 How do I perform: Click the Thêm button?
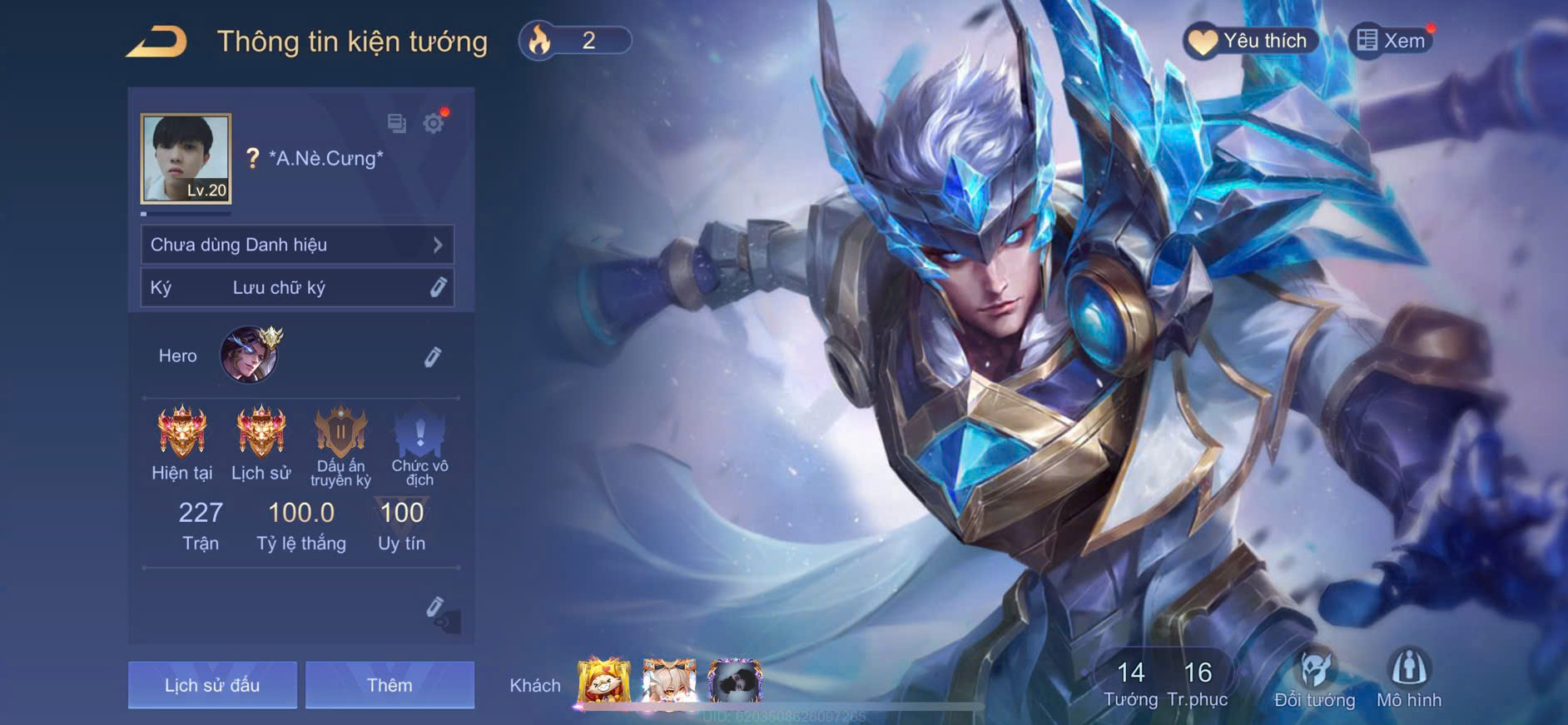click(390, 685)
